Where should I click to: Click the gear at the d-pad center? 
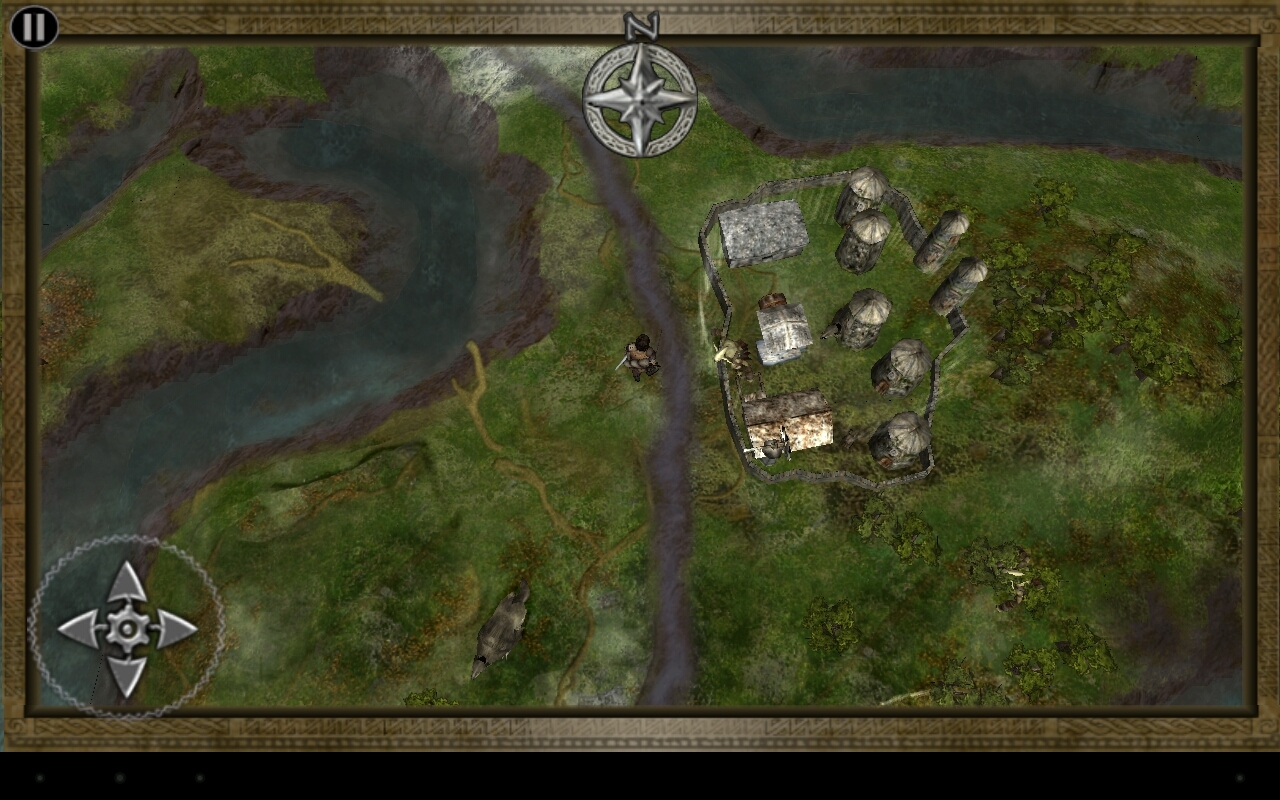[127, 629]
